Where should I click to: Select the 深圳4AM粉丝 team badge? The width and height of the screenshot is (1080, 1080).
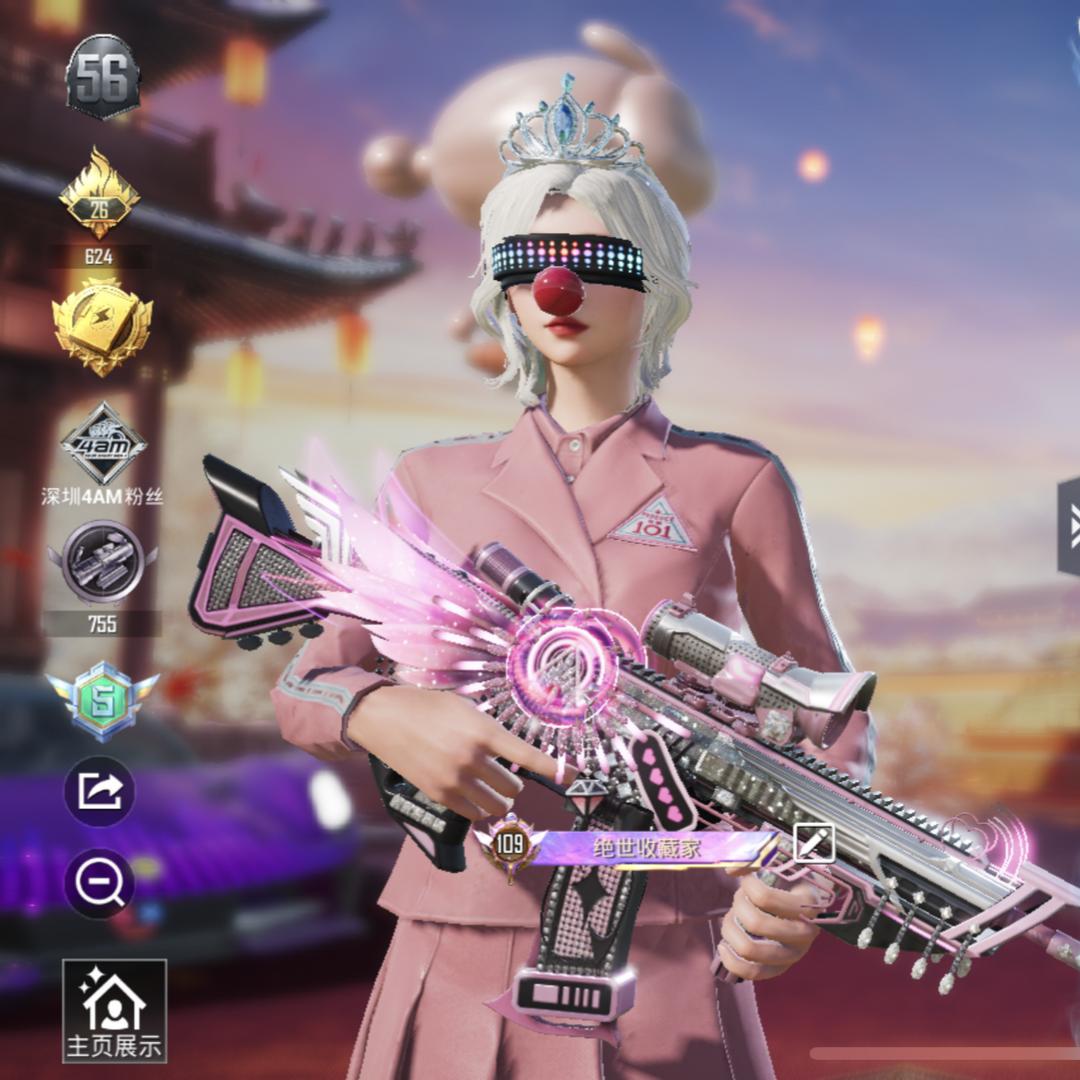click(x=102, y=446)
